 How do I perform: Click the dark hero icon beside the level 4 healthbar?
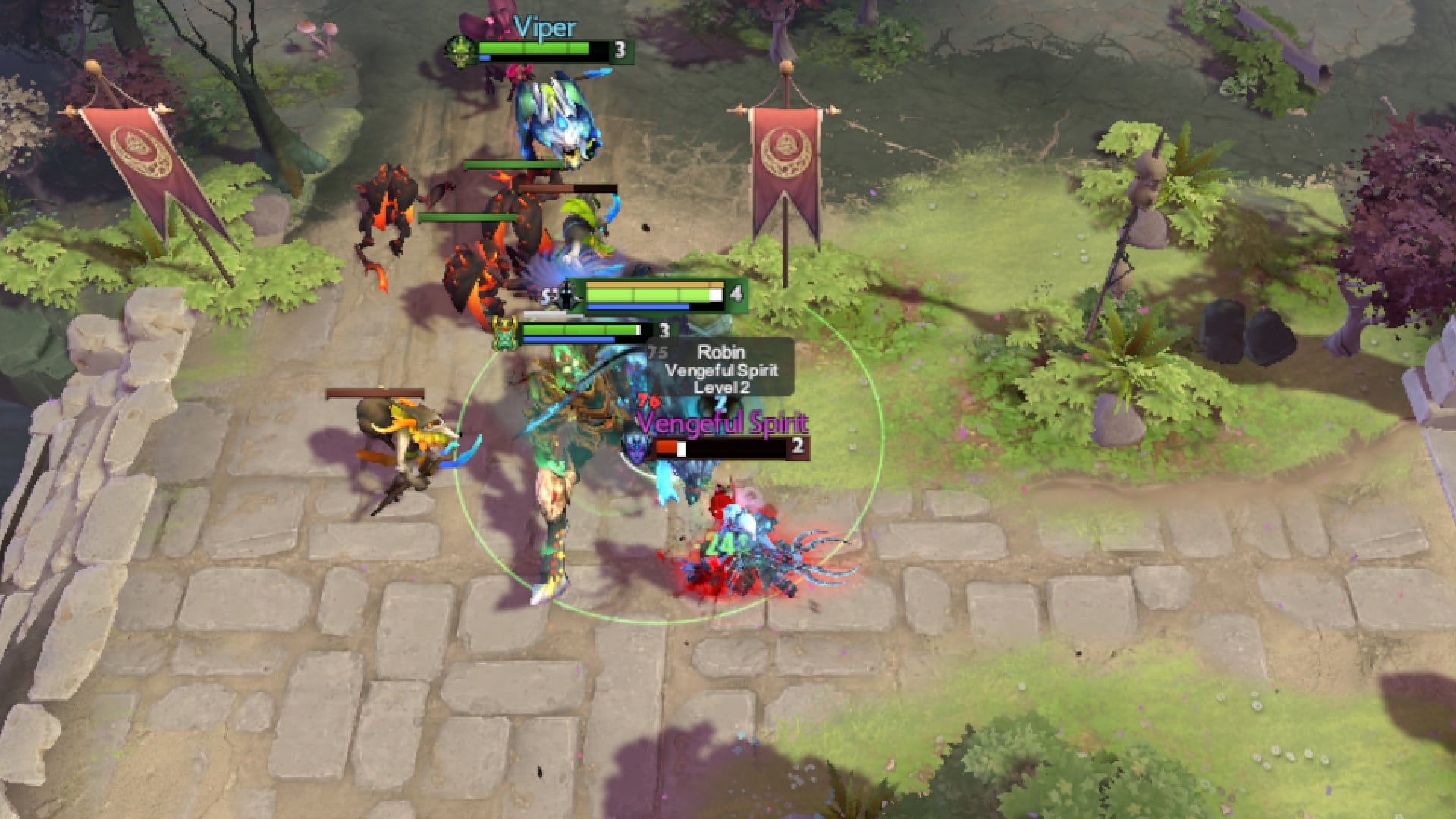pos(565,297)
